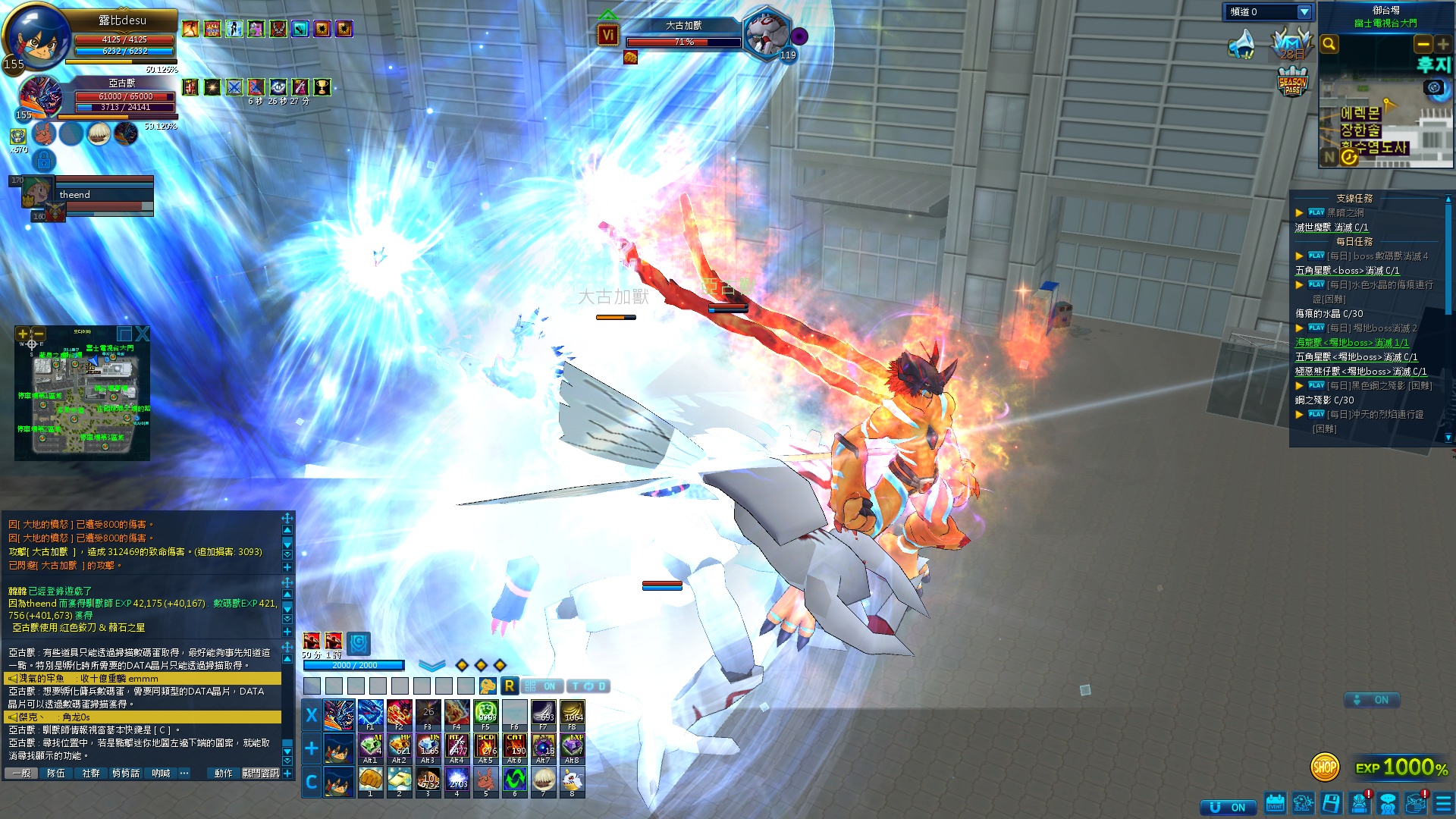1456x819 pixels.
Task: Open the Season Pass badge
Action: (x=1292, y=83)
